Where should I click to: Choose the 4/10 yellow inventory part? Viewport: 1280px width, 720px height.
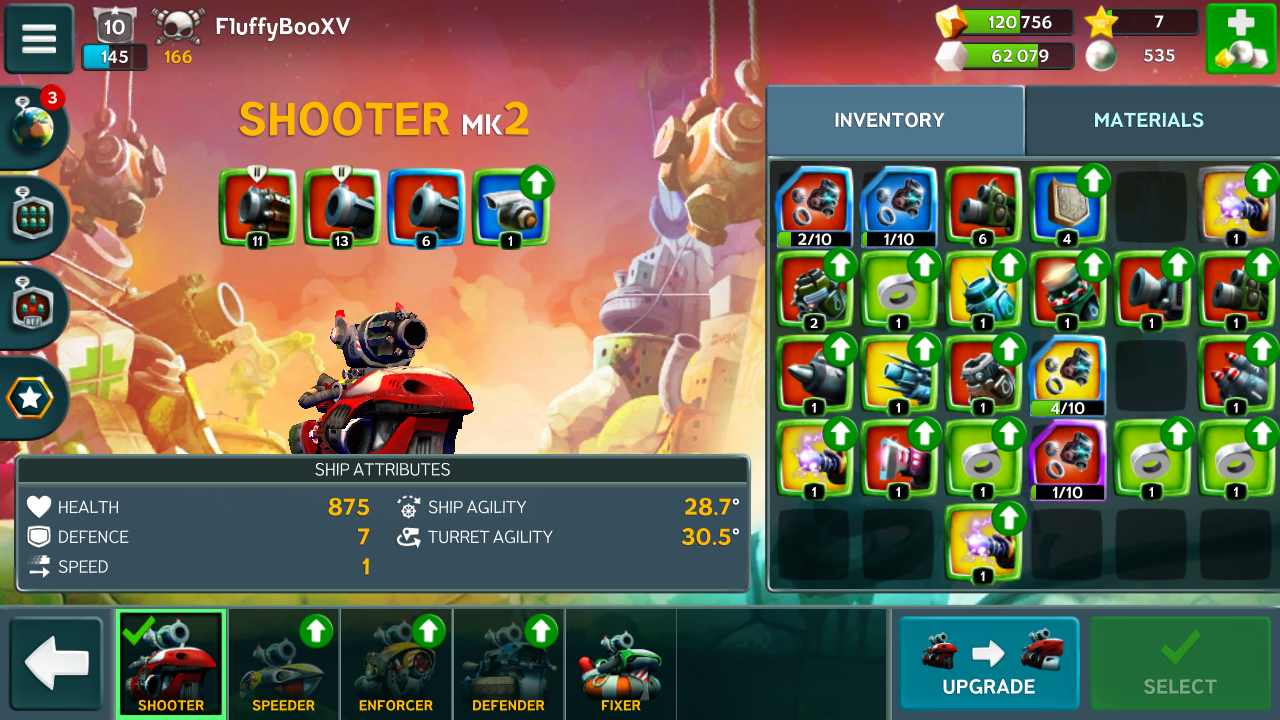[x=1067, y=375]
